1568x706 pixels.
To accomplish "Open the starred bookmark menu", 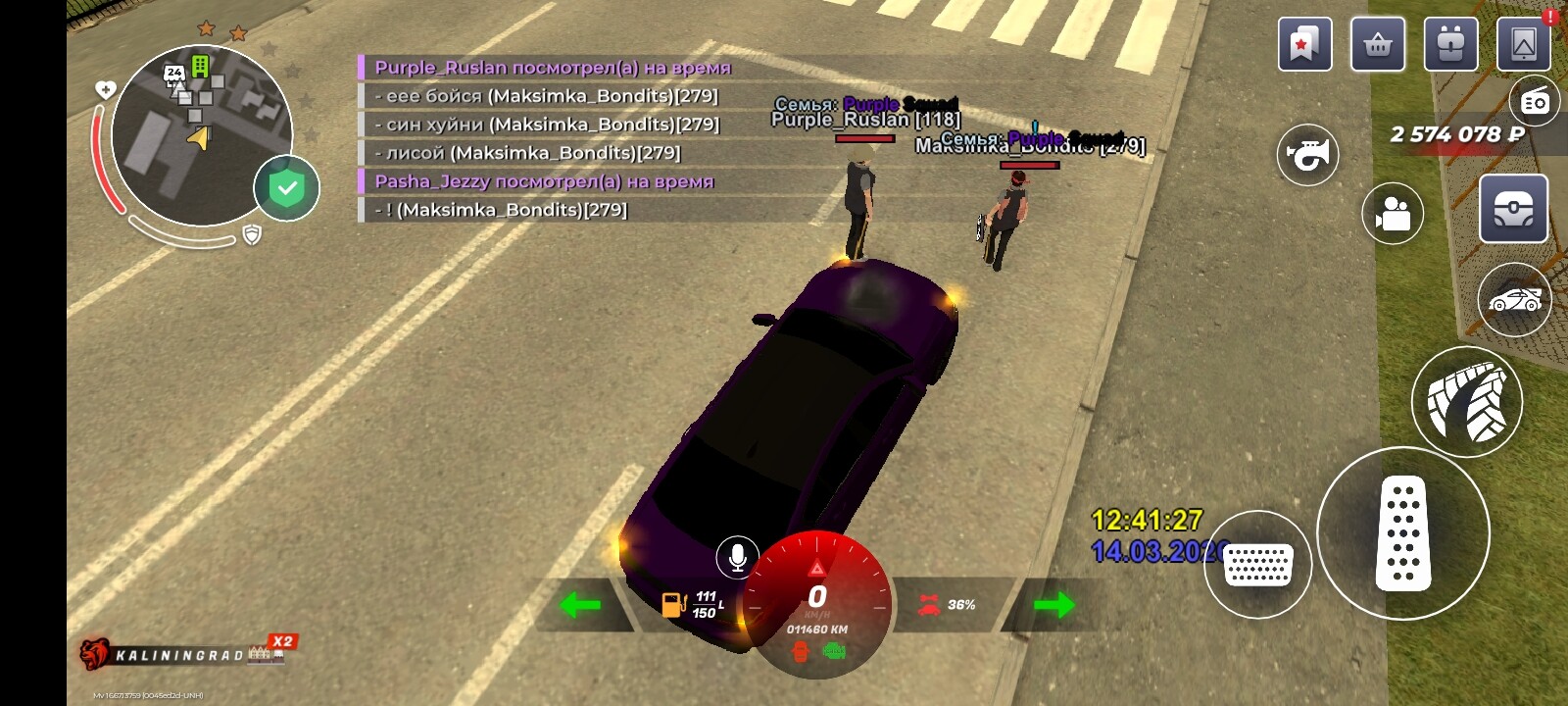I will 1304,44.
